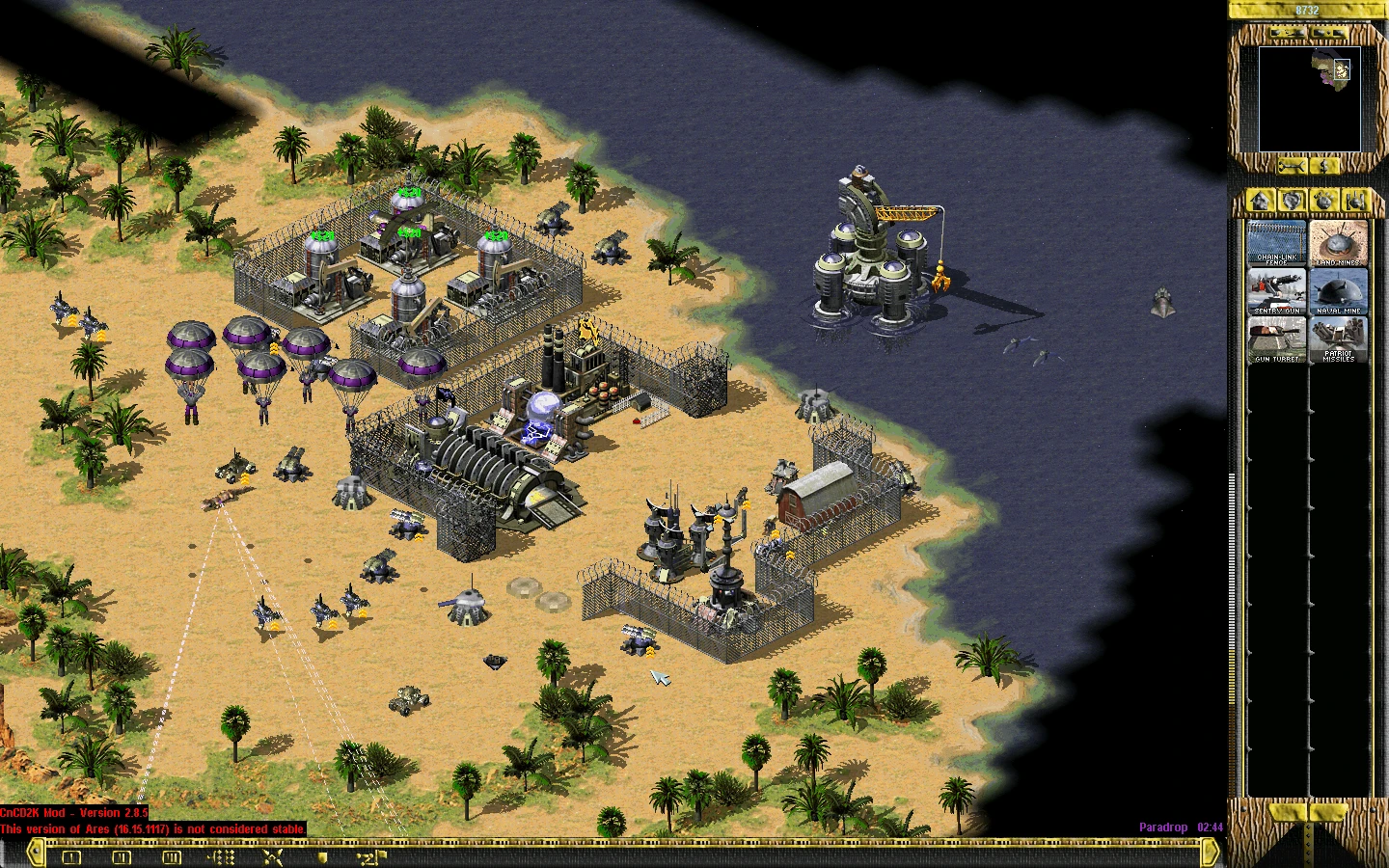The width and height of the screenshot is (1389, 868).
Task: Click the radar minimap
Action: pos(1309,98)
